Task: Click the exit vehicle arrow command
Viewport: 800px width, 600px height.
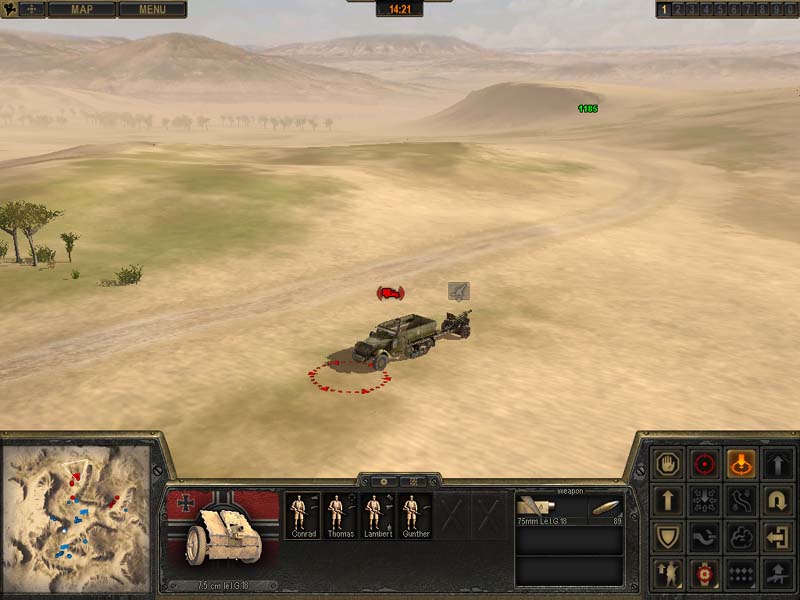Action: coord(778,538)
